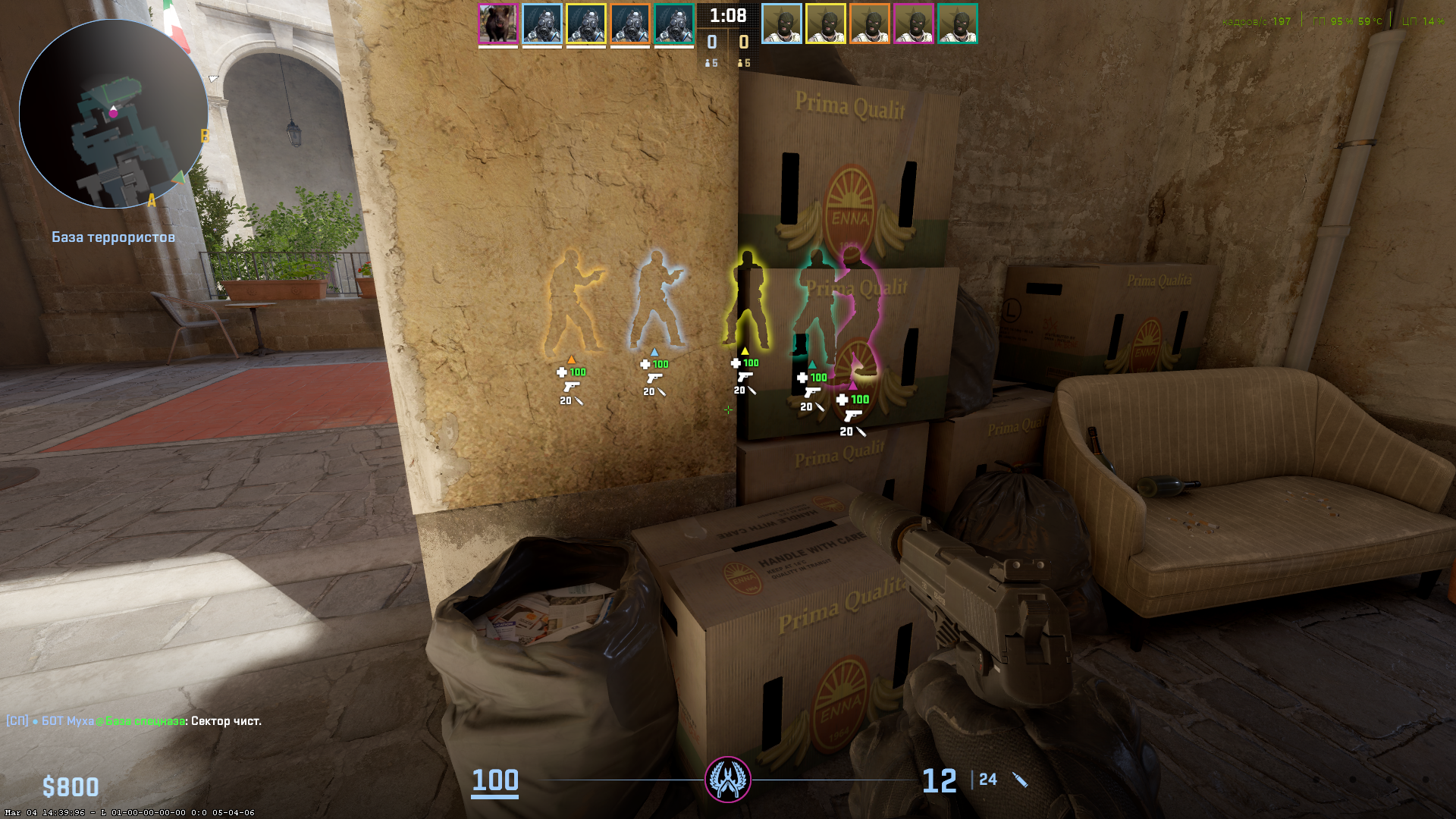This screenshot has height=819, width=1456.
Task: Select the A bombsite marker on radar
Action: coord(152,200)
